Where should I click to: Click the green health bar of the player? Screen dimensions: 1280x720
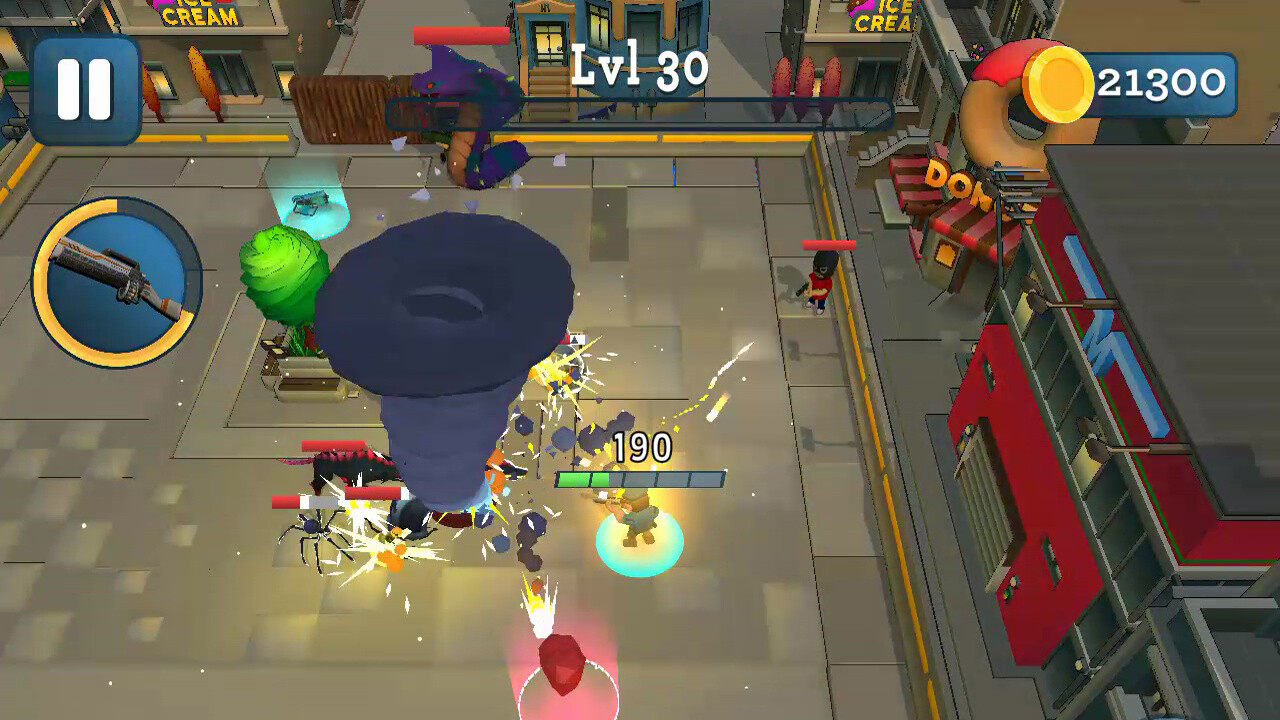point(580,477)
